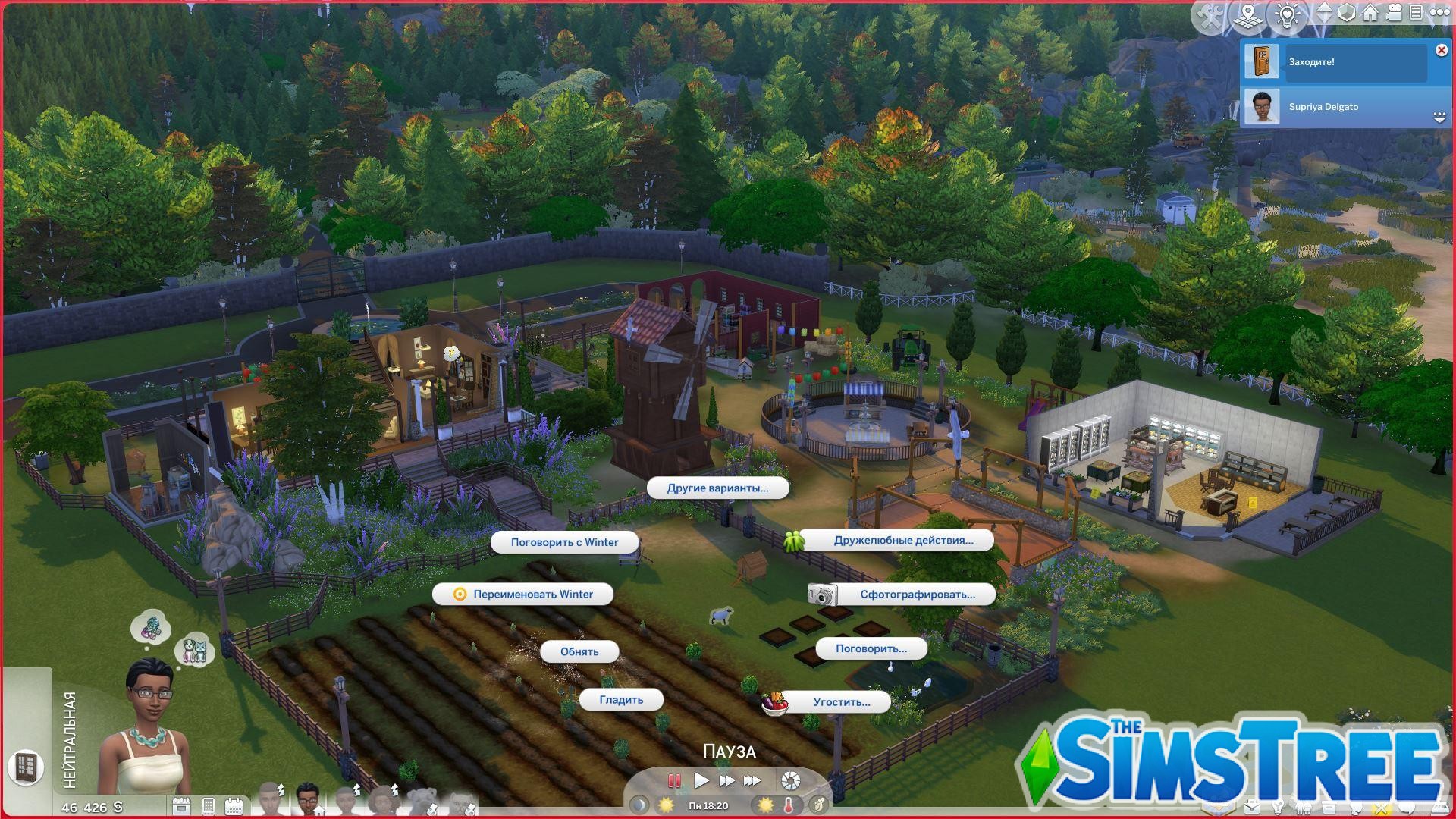Click the thermometer weather icon
This screenshot has height=819, width=1456.
789,806
